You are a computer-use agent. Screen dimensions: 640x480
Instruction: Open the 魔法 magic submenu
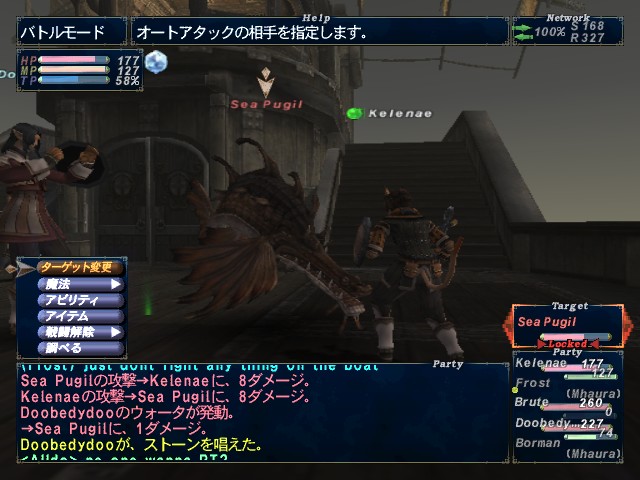click(x=80, y=284)
